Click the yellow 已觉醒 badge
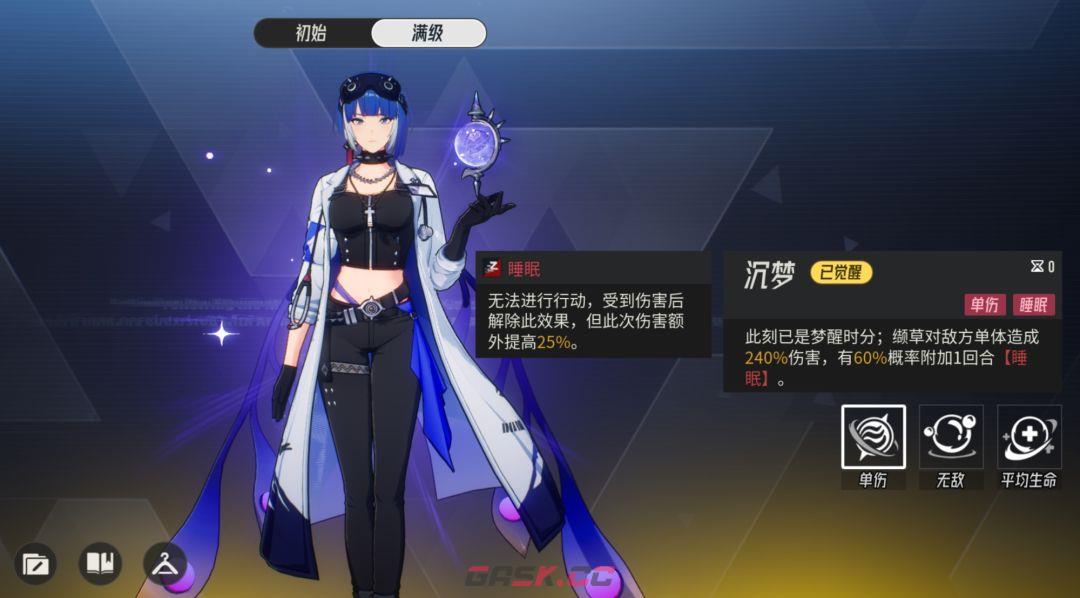The width and height of the screenshot is (1080, 598). (x=840, y=273)
